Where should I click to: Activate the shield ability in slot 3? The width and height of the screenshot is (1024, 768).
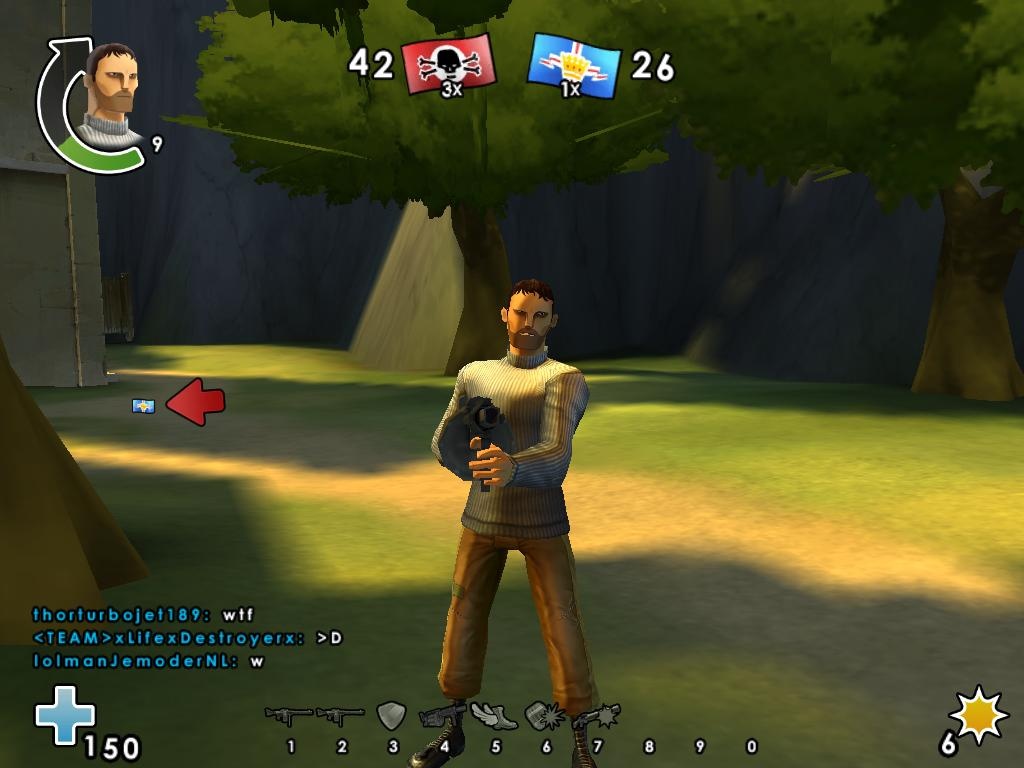[391, 716]
